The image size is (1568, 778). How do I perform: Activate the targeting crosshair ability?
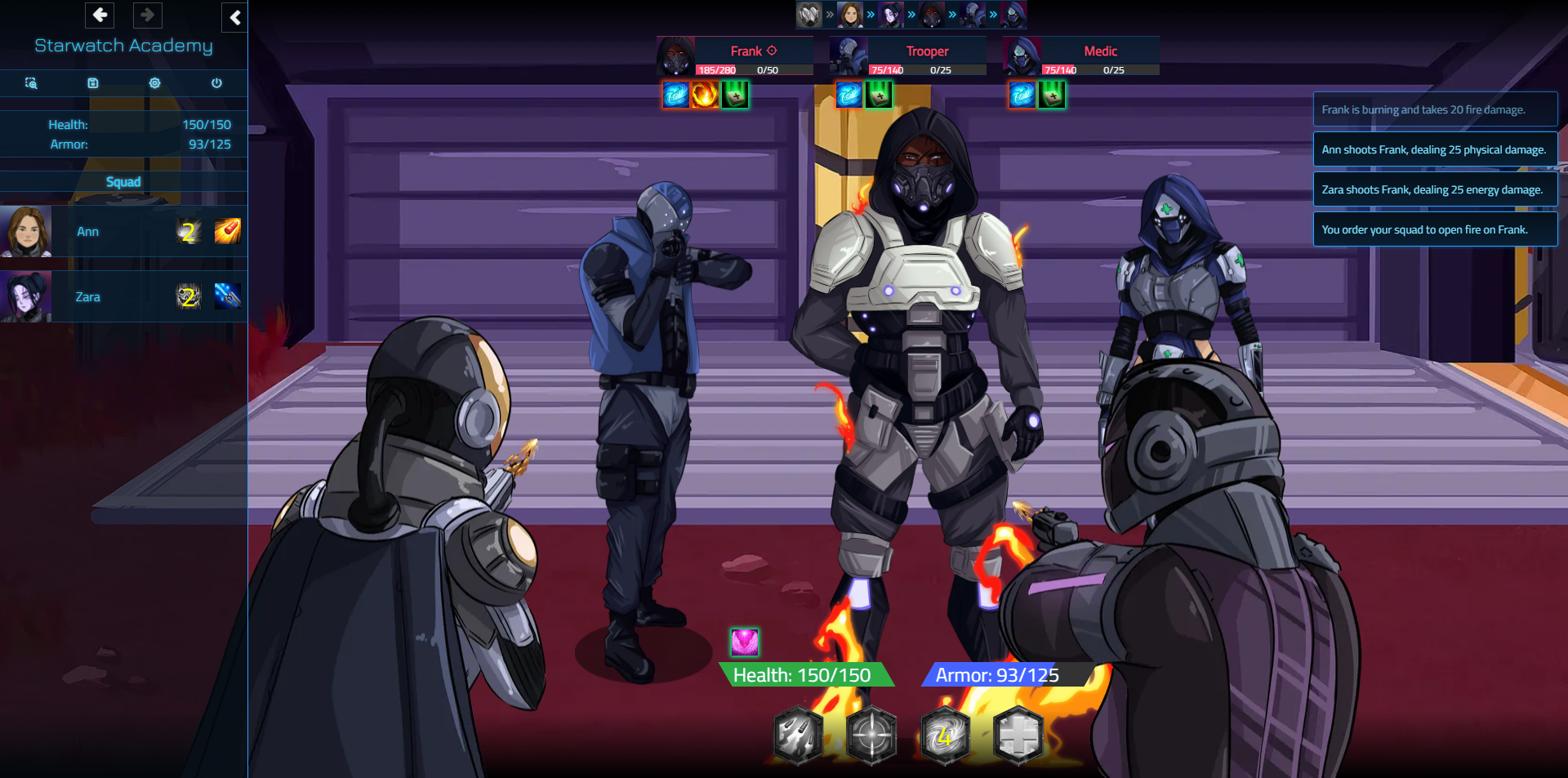point(871,736)
